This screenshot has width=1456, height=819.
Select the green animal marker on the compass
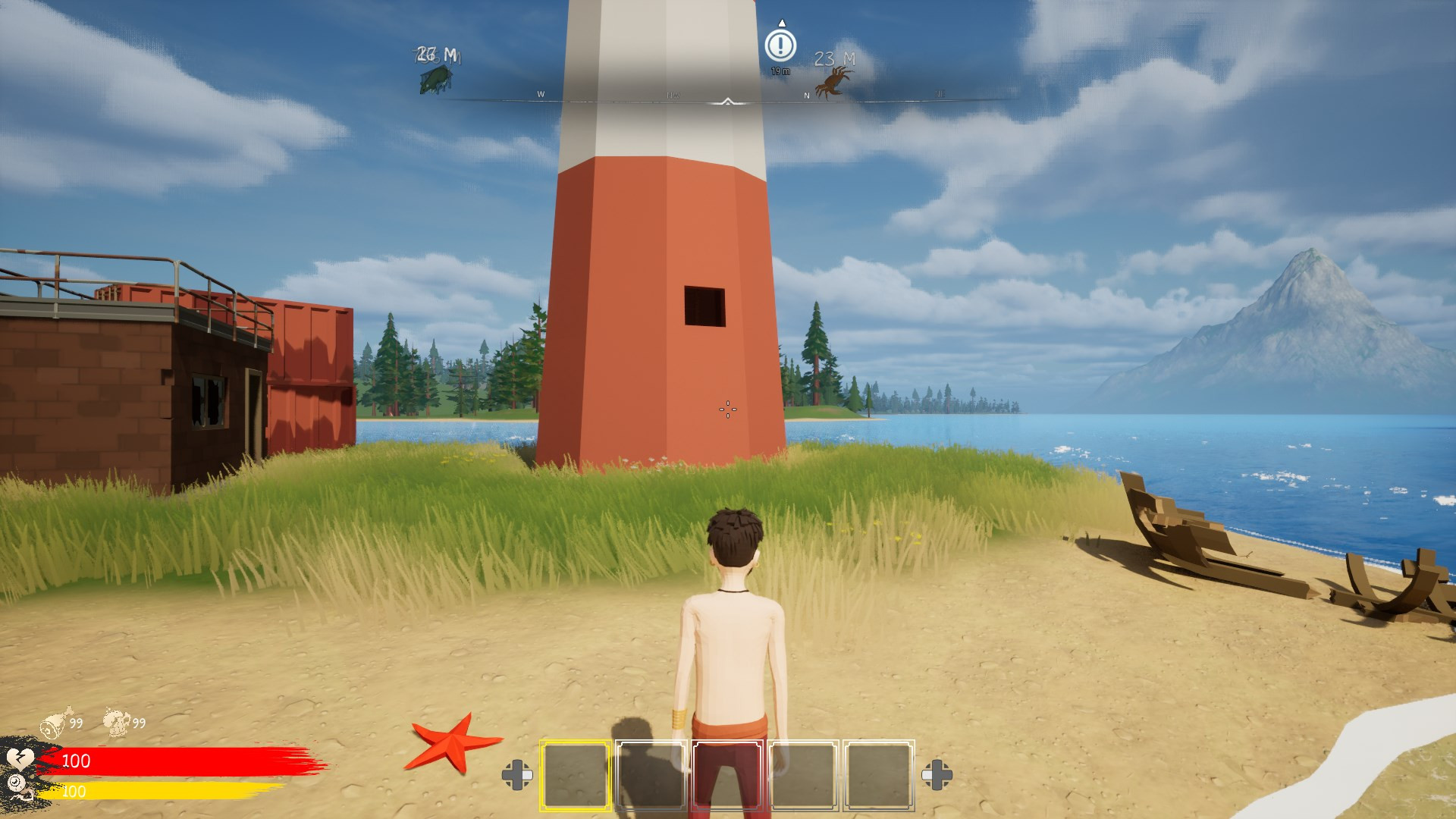point(435,79)
